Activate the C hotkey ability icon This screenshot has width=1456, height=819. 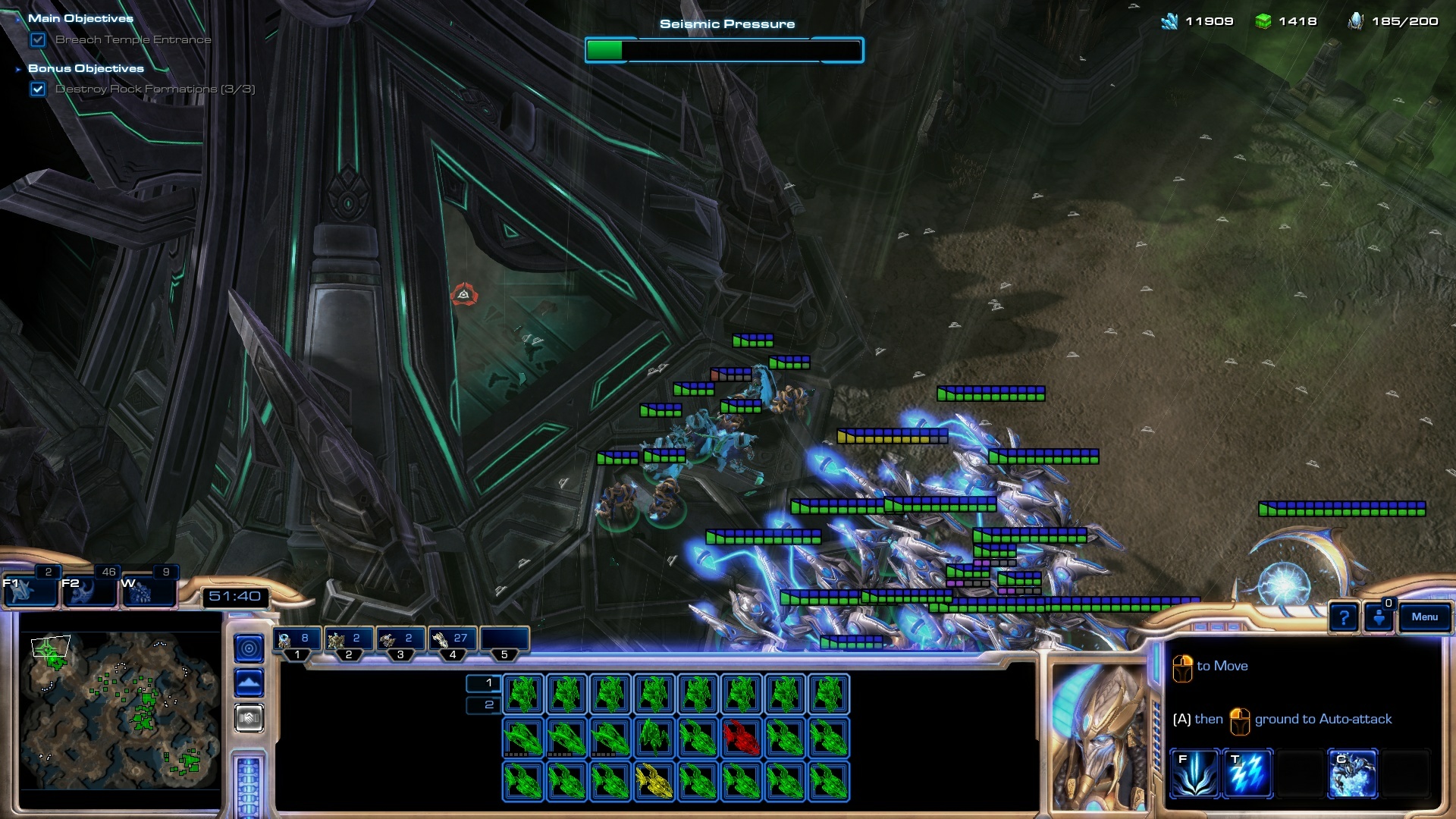(x=1352, y=773)
